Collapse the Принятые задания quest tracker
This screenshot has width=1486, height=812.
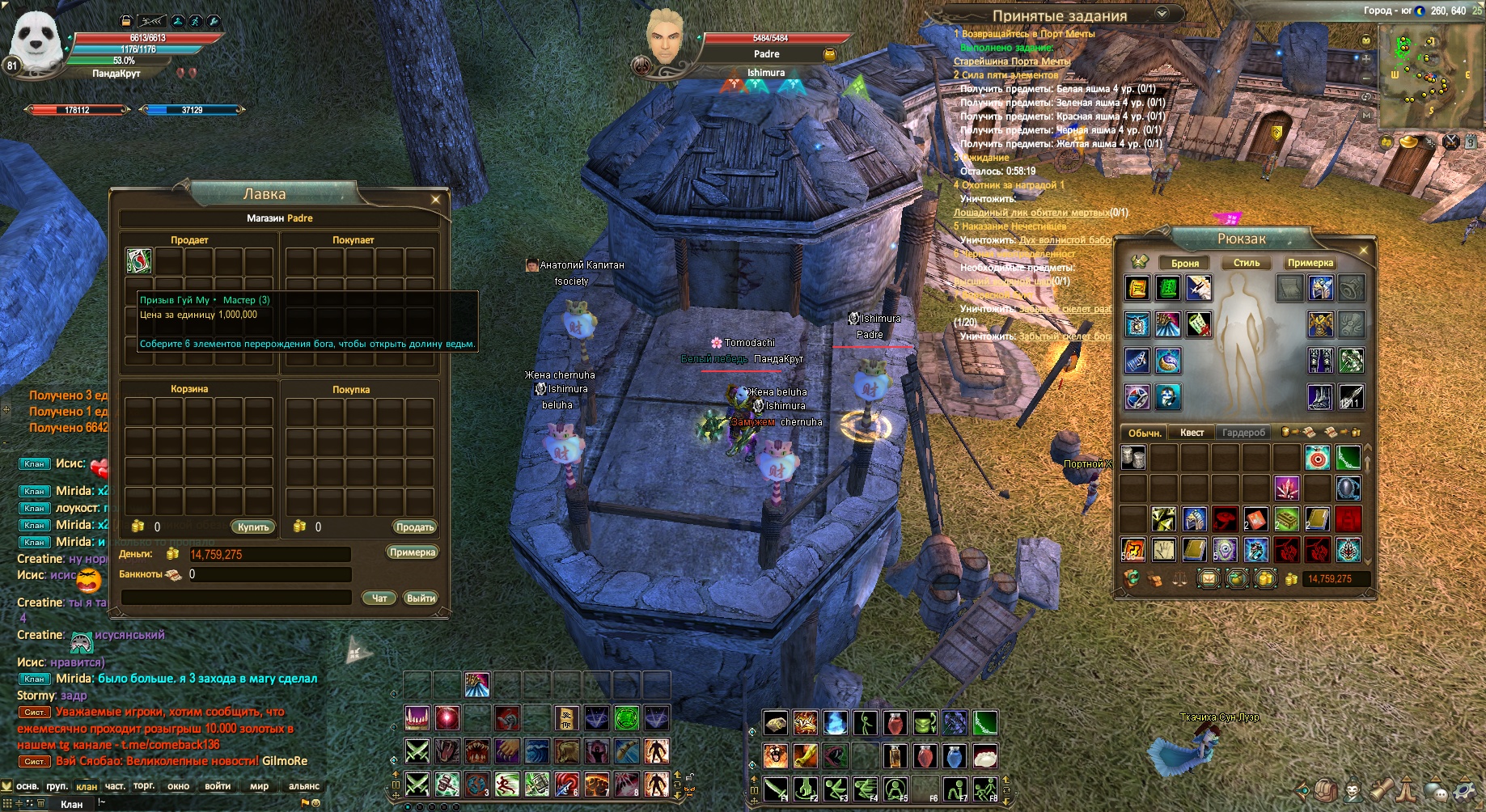[x=1162, y=13]
